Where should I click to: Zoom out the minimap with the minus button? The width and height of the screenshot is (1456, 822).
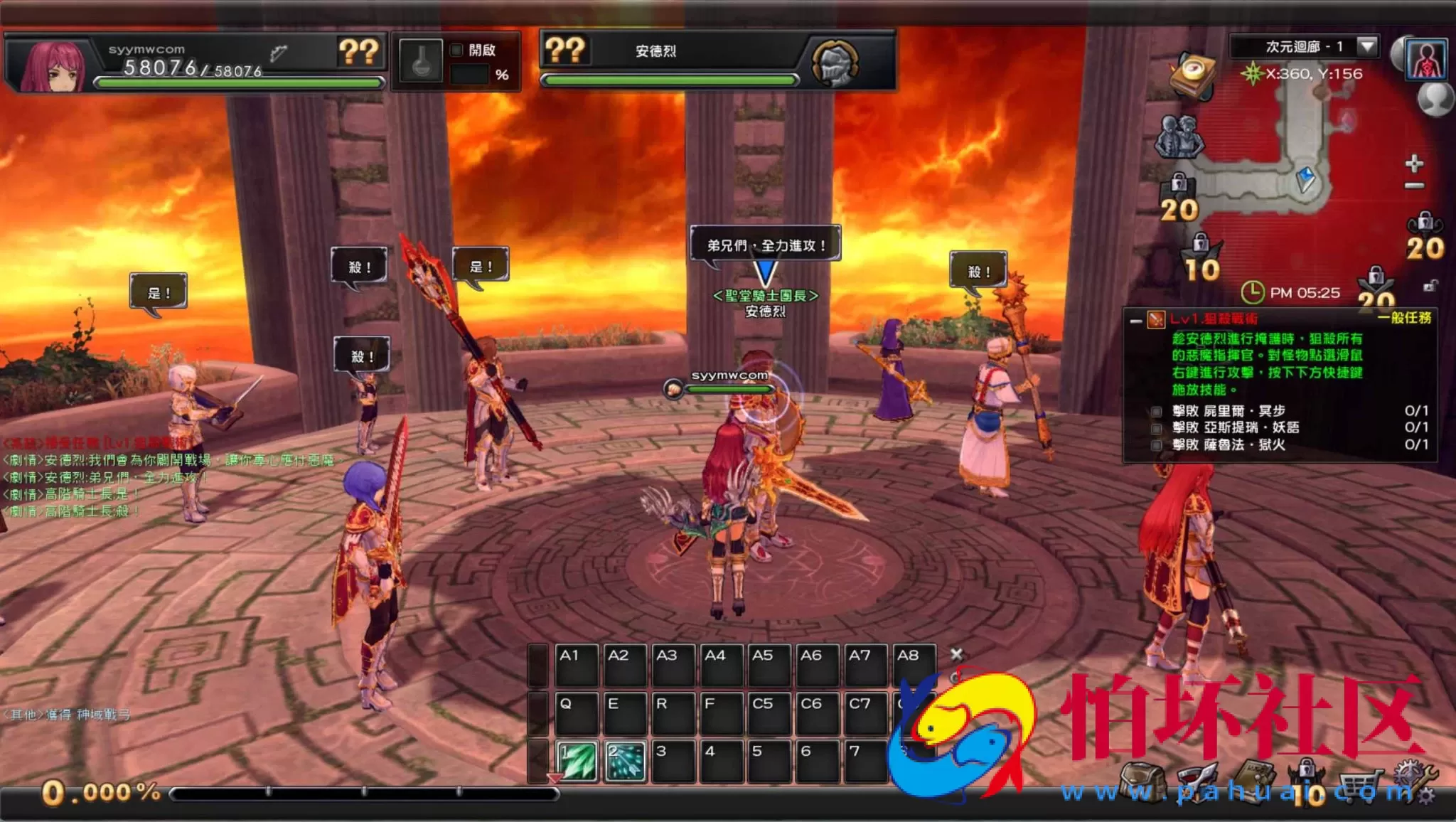coord(1414,186)
